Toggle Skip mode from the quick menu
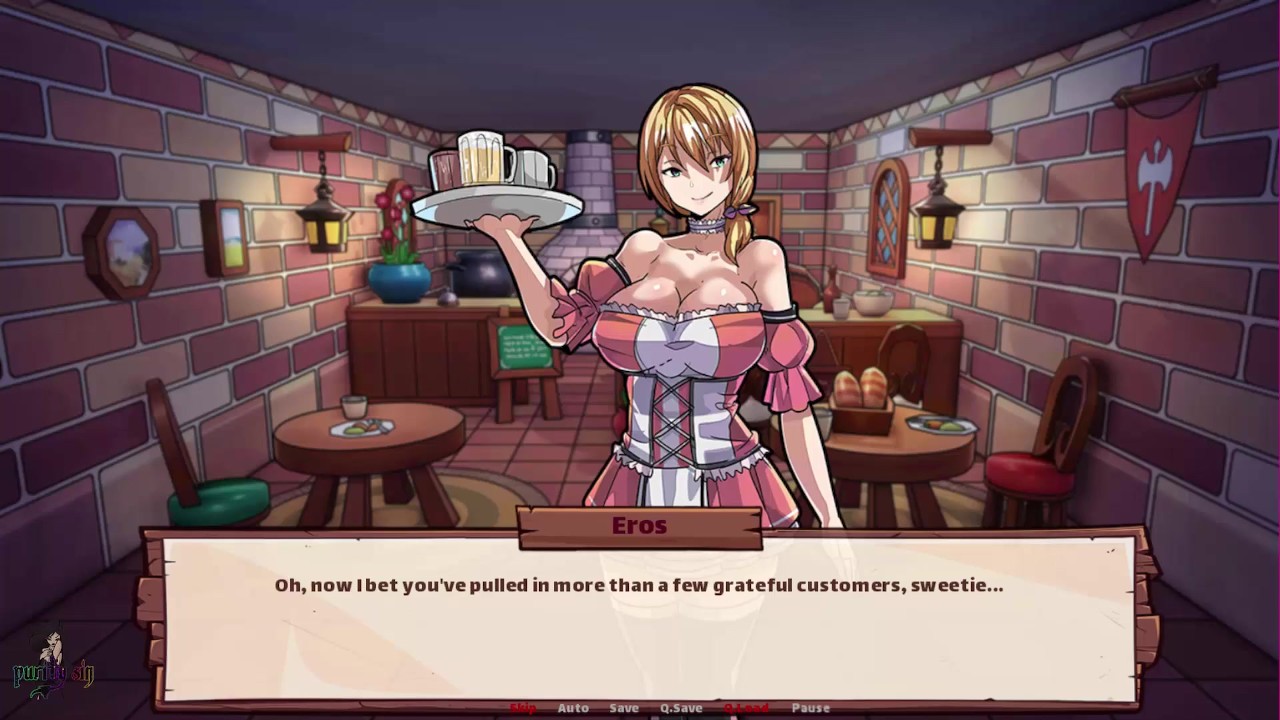The image size is (1280, 720). tap(521, 707)
